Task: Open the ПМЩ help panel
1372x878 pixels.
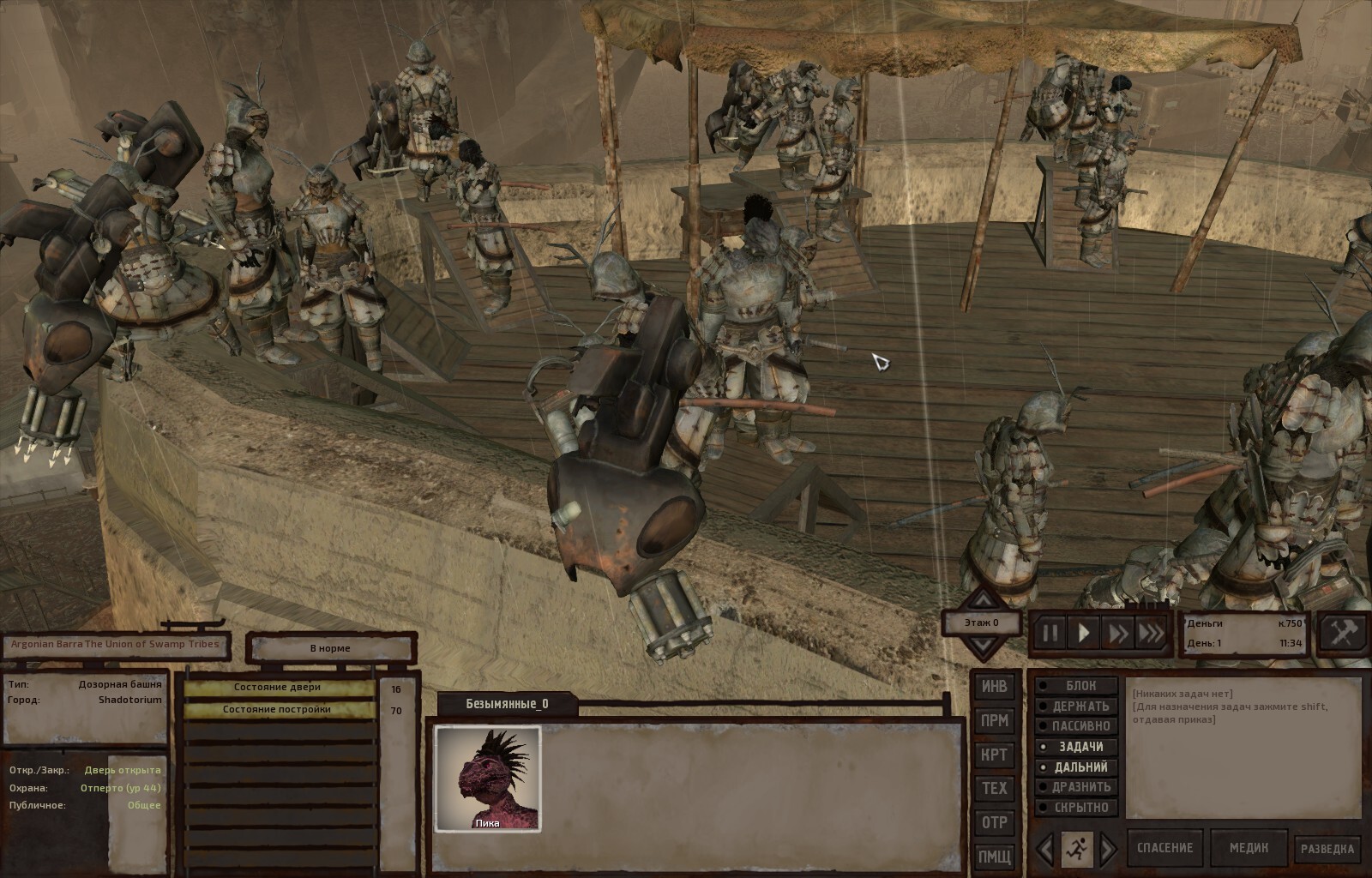Action: (x=994, y=857)
